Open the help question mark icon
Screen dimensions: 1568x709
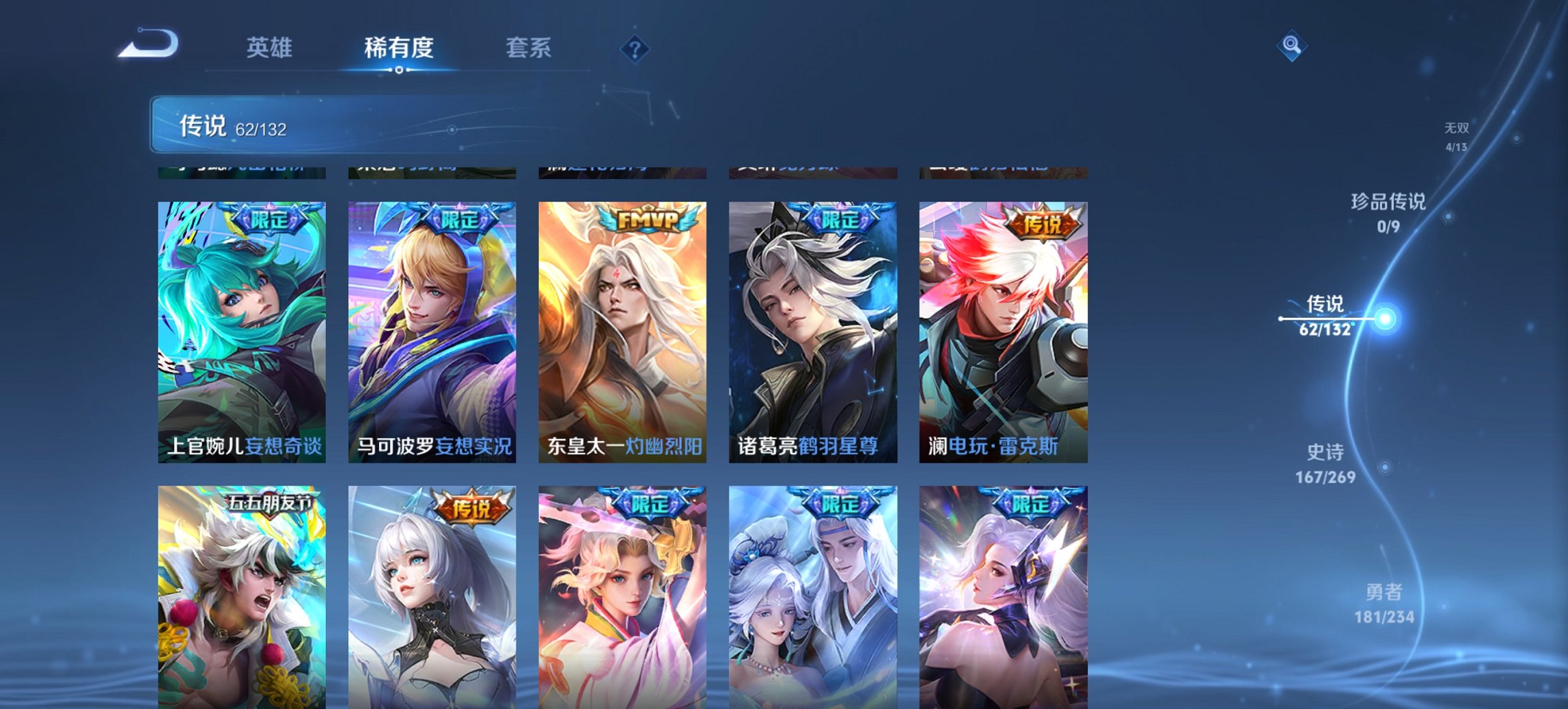click(635, 49)
